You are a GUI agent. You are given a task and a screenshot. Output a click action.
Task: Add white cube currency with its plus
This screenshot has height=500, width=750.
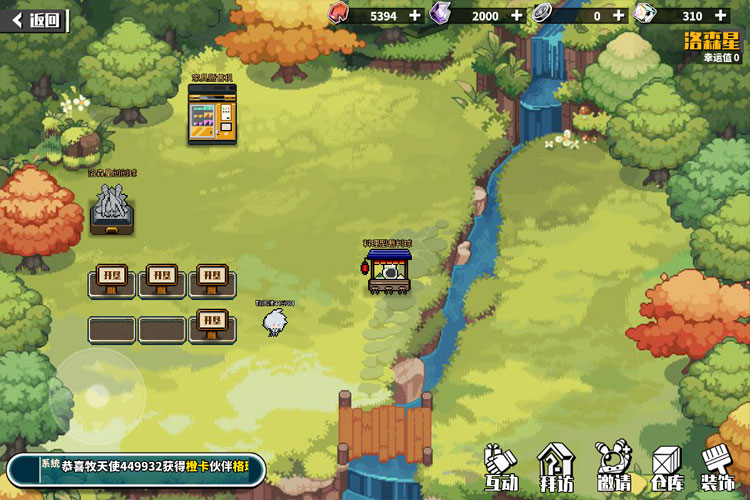pyautogui.click(x=720, y=15)
